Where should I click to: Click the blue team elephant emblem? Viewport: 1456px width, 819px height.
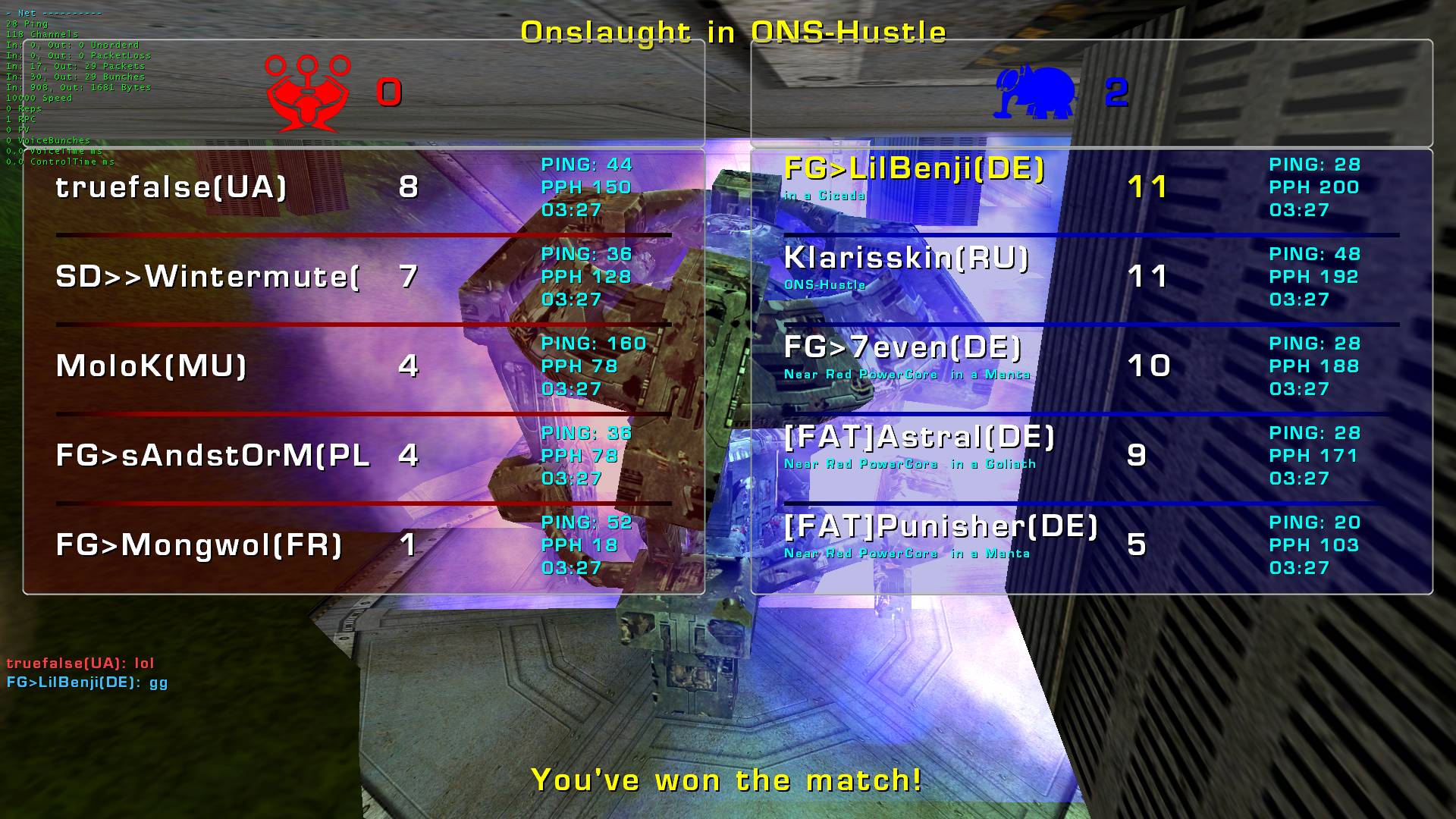click(1035, 93)
